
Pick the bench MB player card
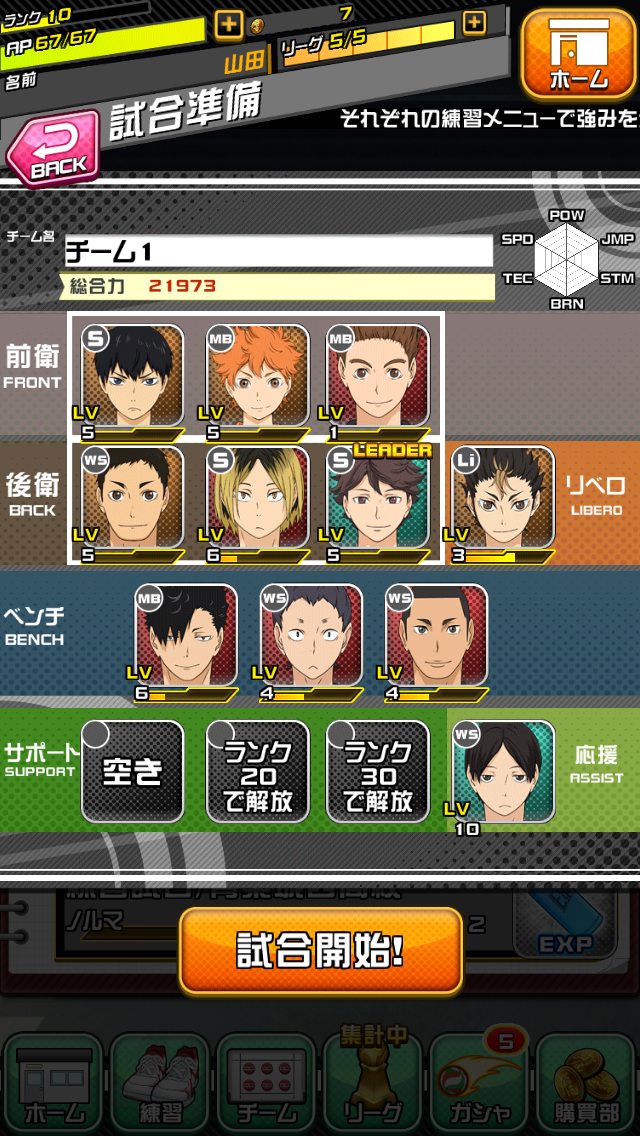[x=186, y=638]
